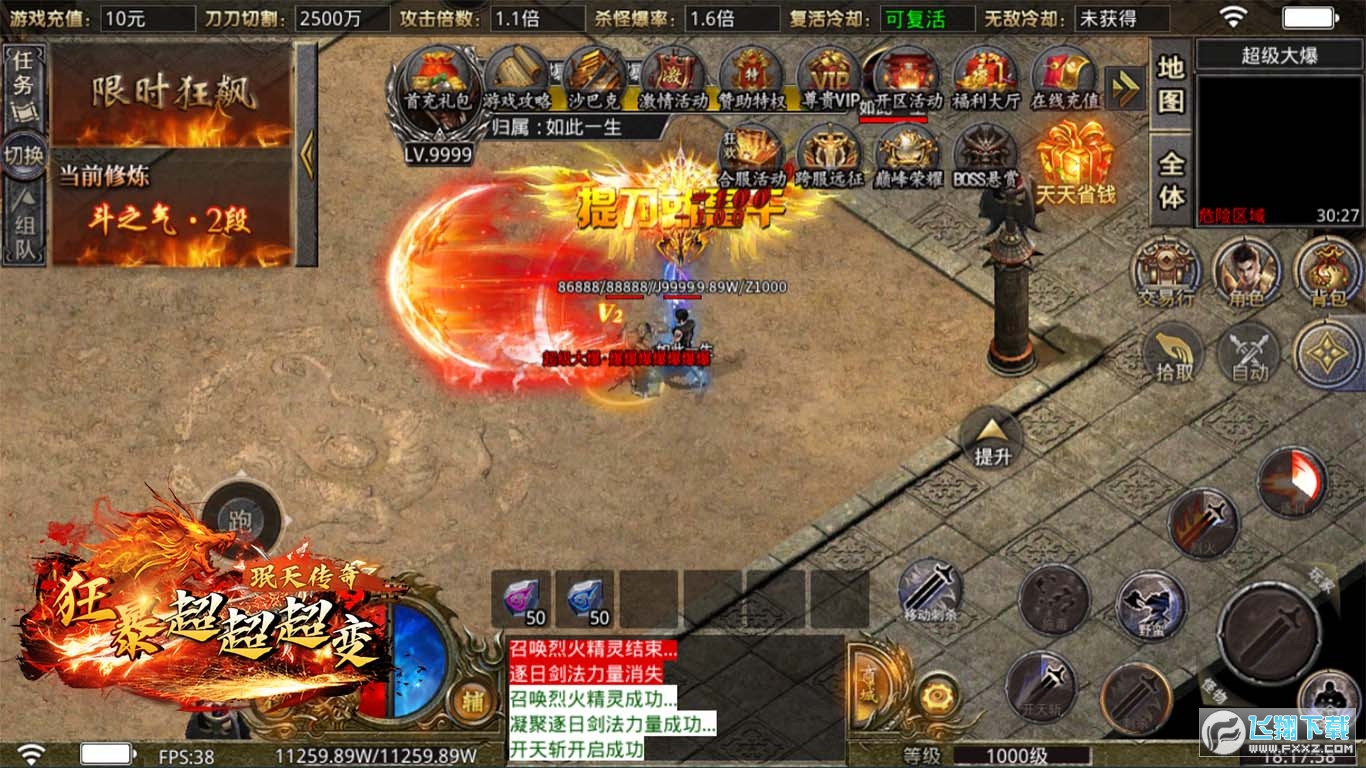This screenshot has height=768, width=1366.
Task: Open the 背包 bag inventory
Action: tap(1326, 271)
